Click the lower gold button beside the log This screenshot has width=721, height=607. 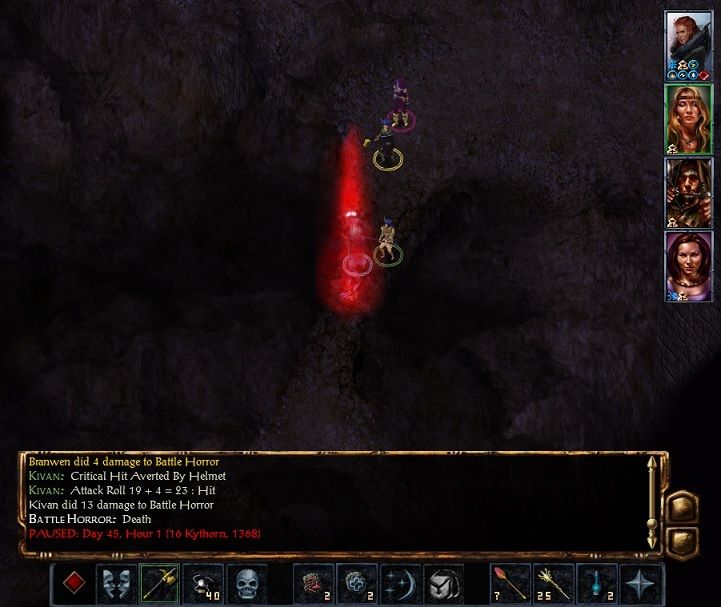[682, 540]
